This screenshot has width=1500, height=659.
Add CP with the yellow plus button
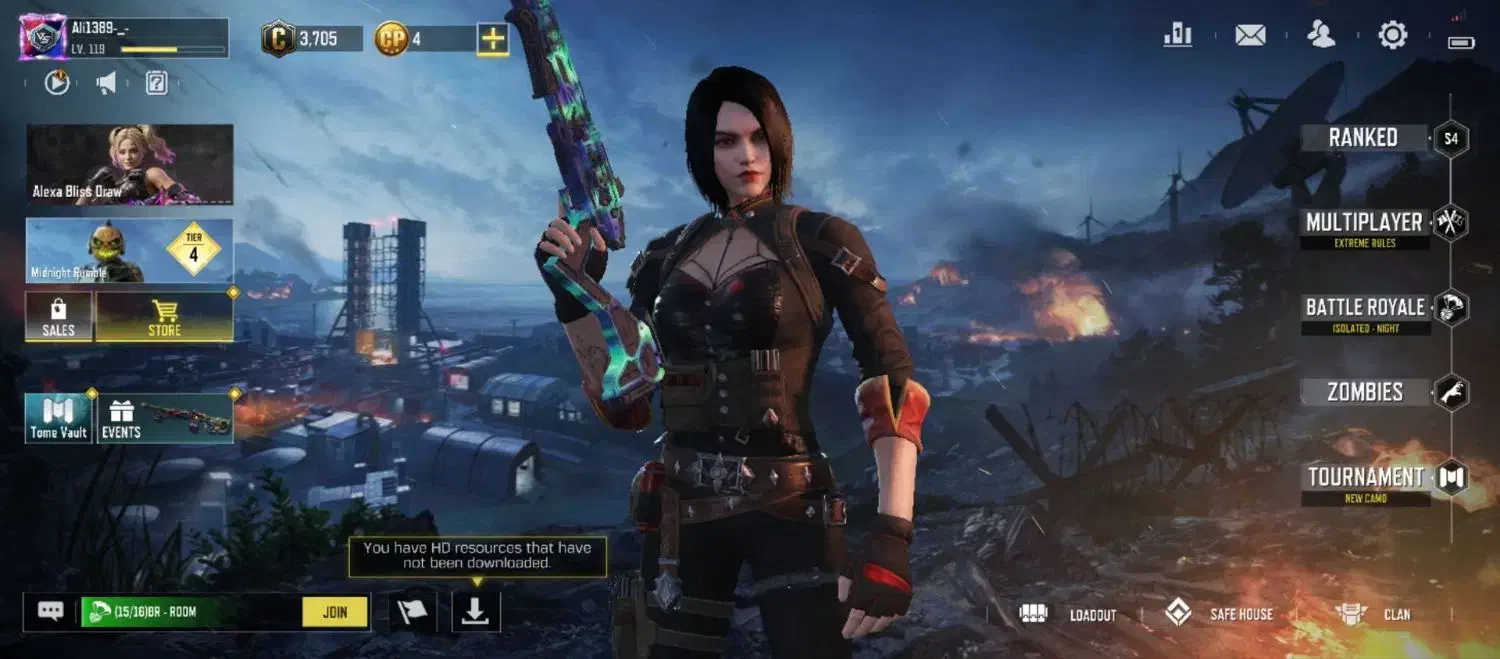coord(493,39)
